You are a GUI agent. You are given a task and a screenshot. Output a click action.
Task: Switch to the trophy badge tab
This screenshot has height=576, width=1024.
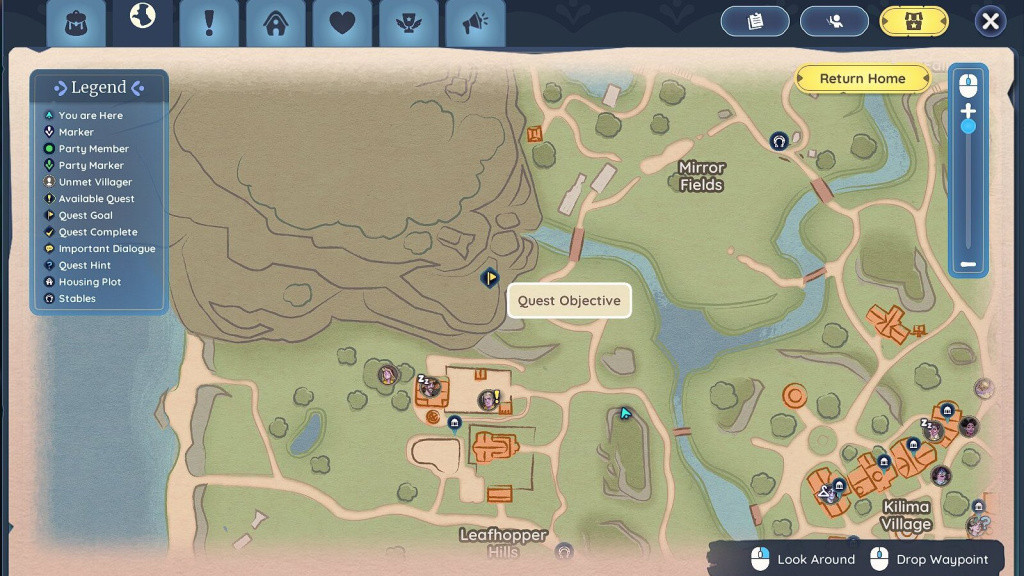coord(409,23)
